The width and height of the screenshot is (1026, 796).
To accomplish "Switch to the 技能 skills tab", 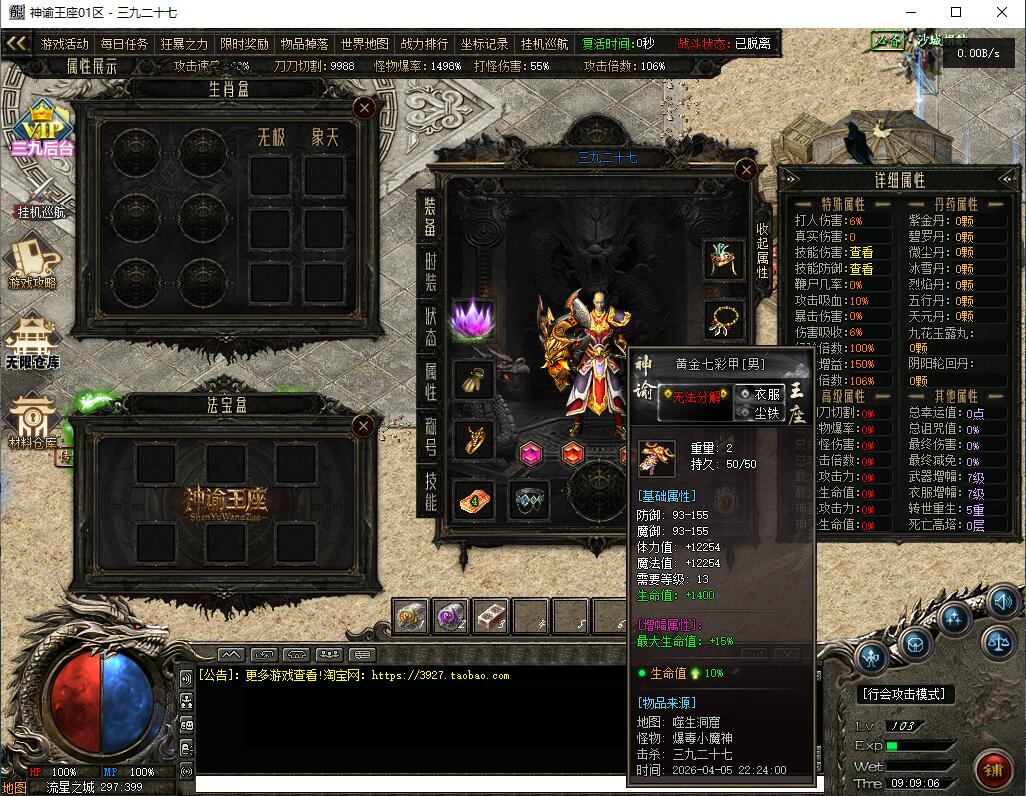I will tap(430, 490).
